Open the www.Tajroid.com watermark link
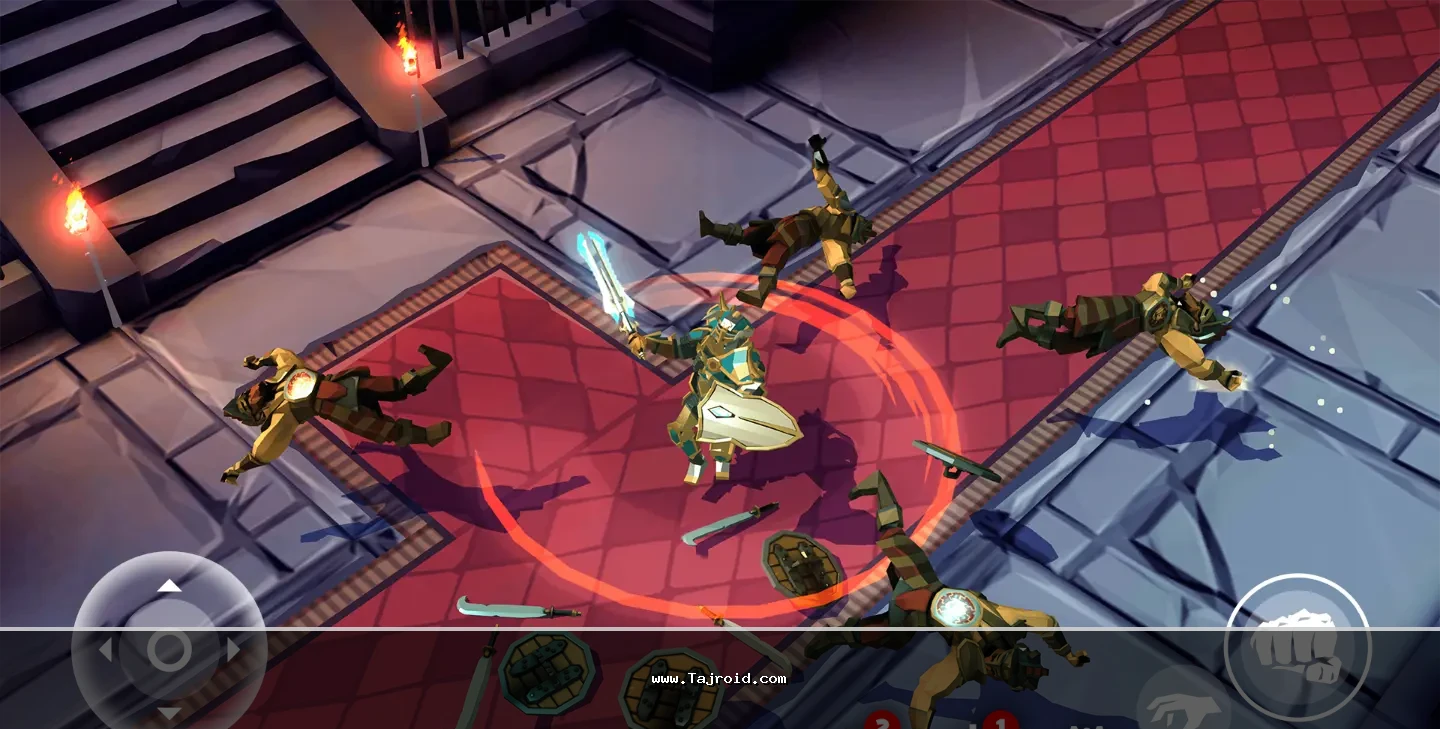The image size is (1440, 729). pos(718,679)
